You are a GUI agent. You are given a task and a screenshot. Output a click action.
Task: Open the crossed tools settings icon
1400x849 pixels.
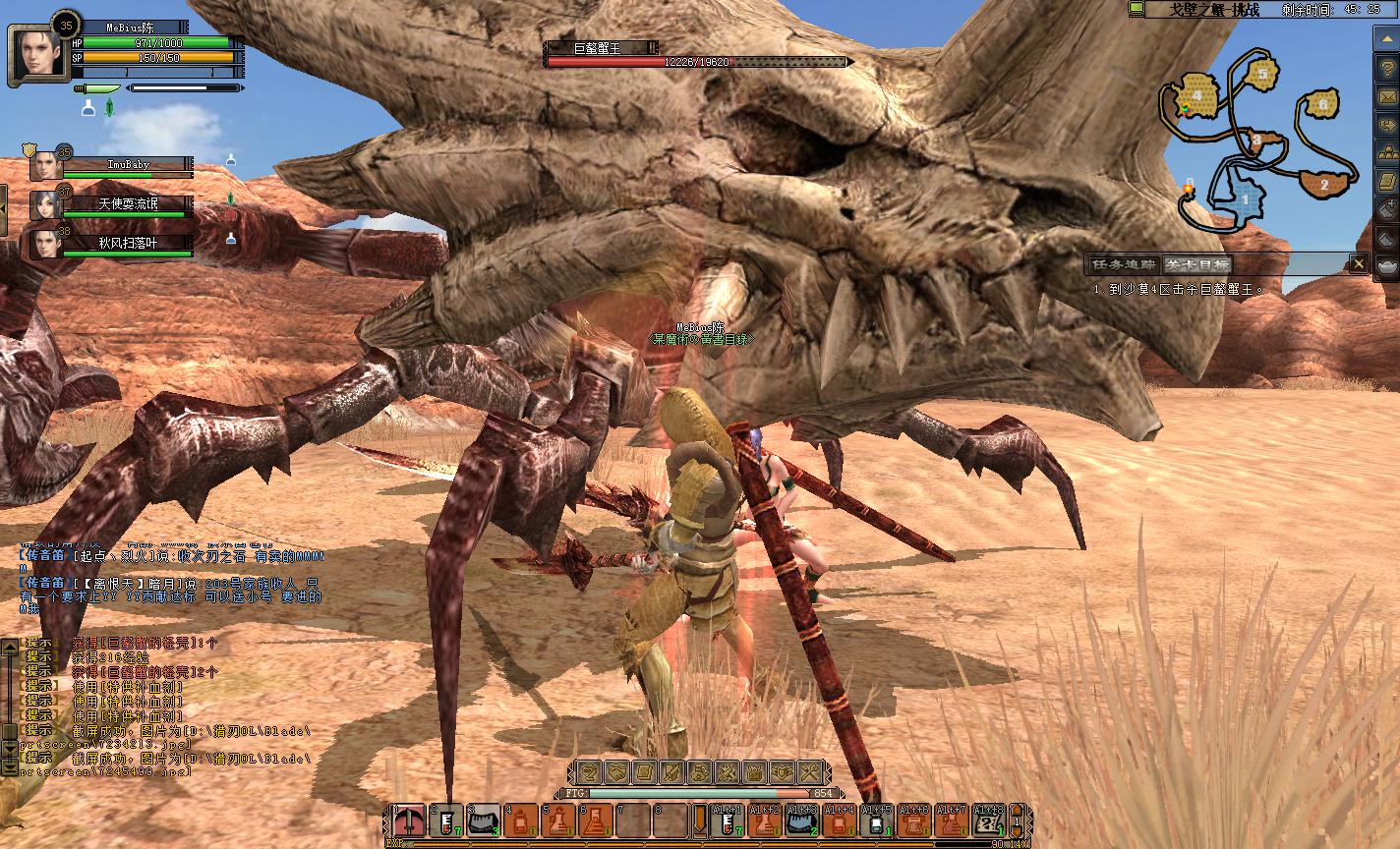[808, 772]
